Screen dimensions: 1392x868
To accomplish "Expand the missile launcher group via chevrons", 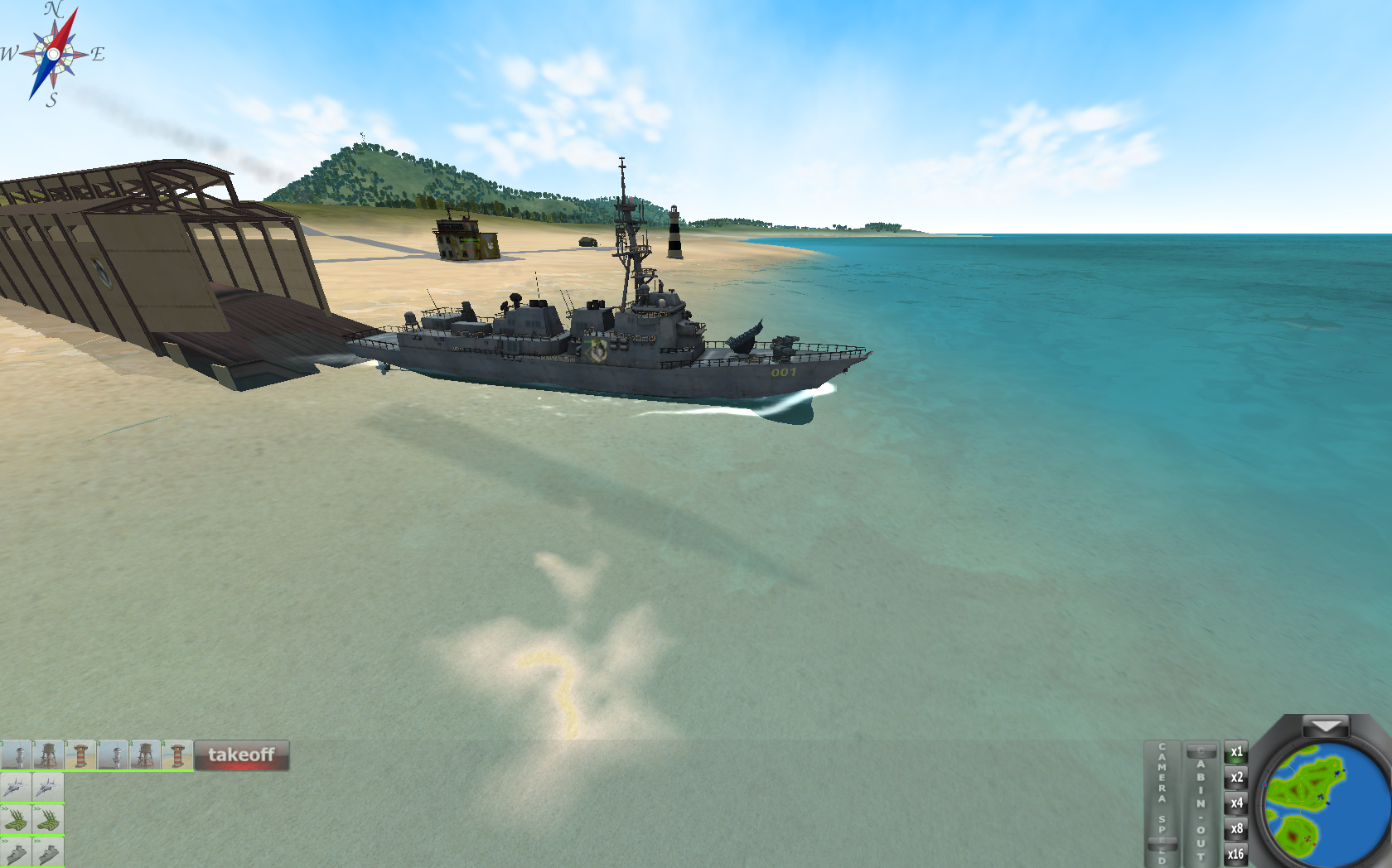I will (5, 808).
